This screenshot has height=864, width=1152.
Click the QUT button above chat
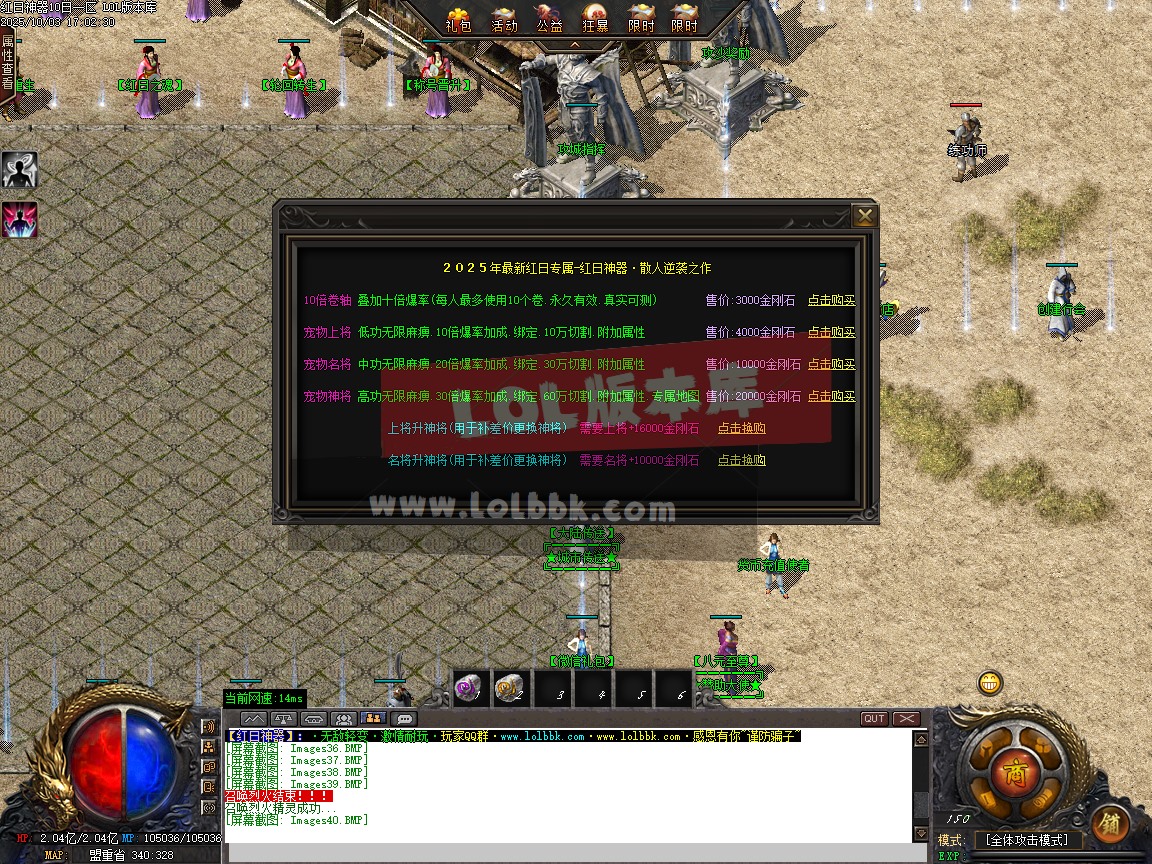click(x=874, y=718)
